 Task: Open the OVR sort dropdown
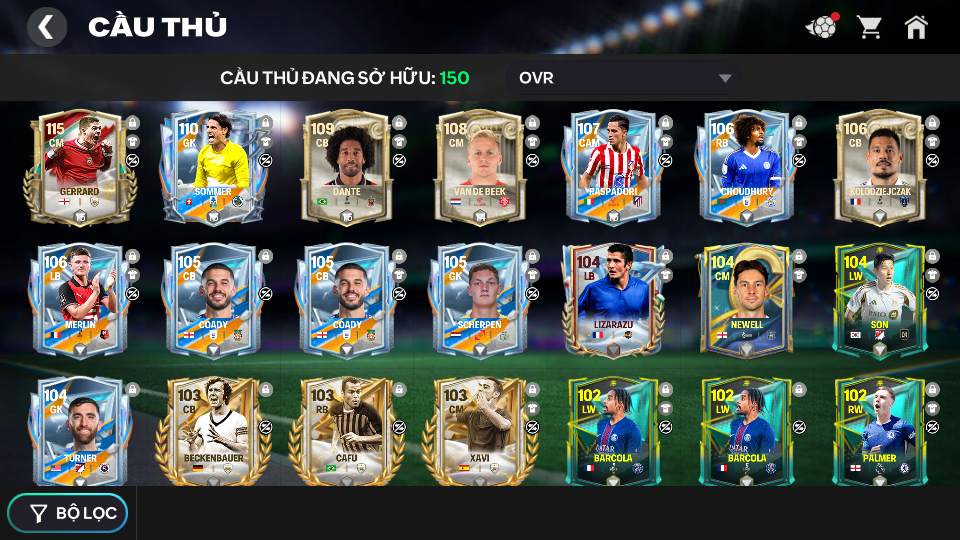(625, 78)
